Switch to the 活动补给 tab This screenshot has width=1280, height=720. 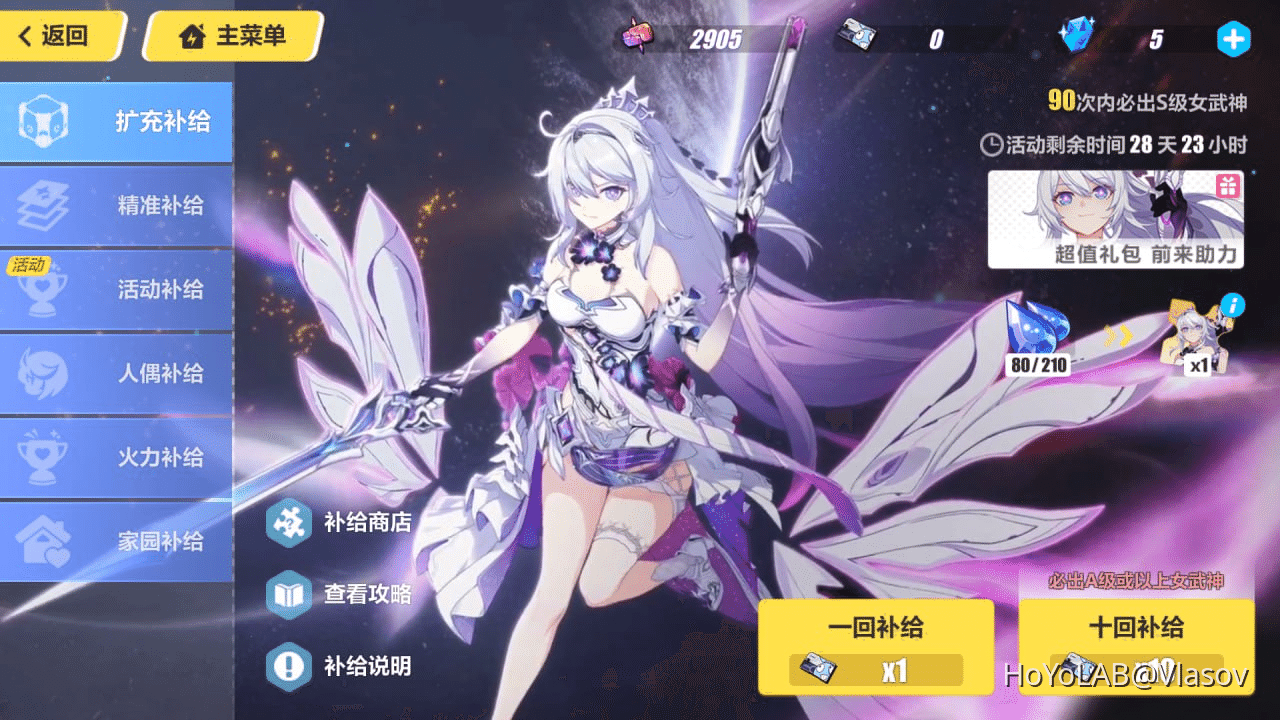pos(117,290)
